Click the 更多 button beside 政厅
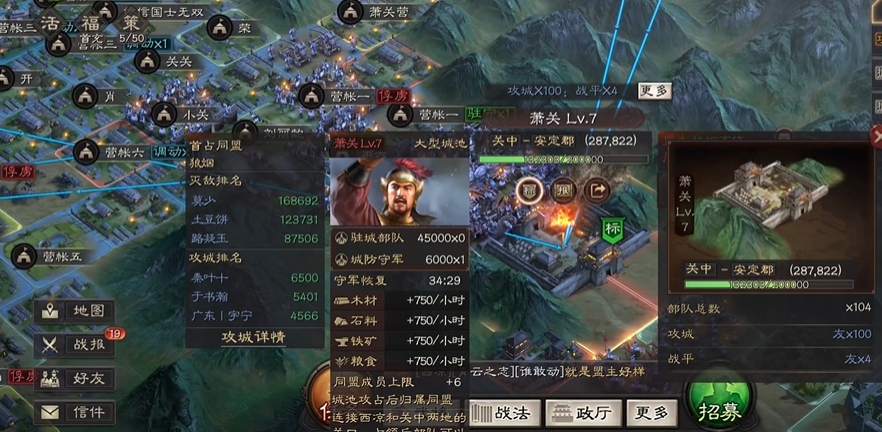The height and width of the screenshot is (432, 882). (x=651, y=411)
